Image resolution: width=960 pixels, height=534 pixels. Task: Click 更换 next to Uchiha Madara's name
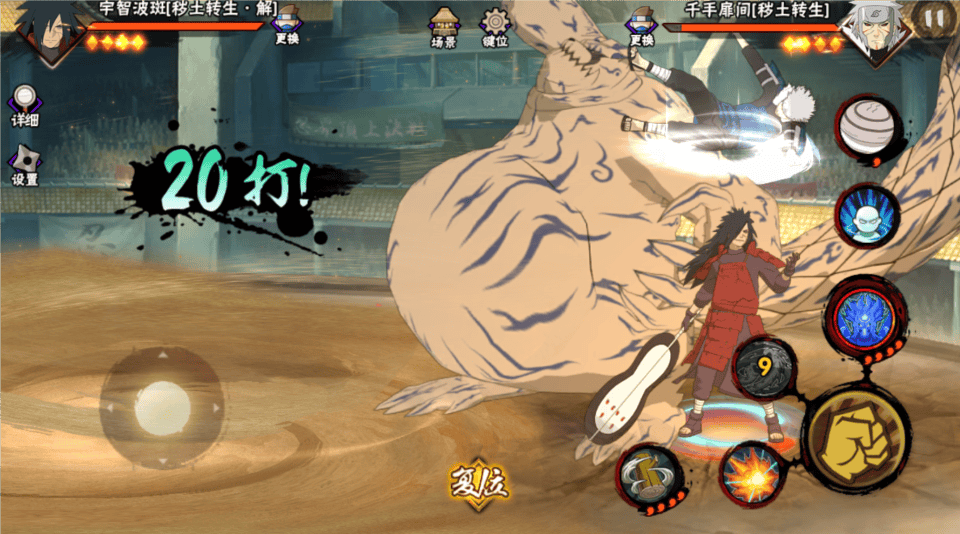coord(287,25)
